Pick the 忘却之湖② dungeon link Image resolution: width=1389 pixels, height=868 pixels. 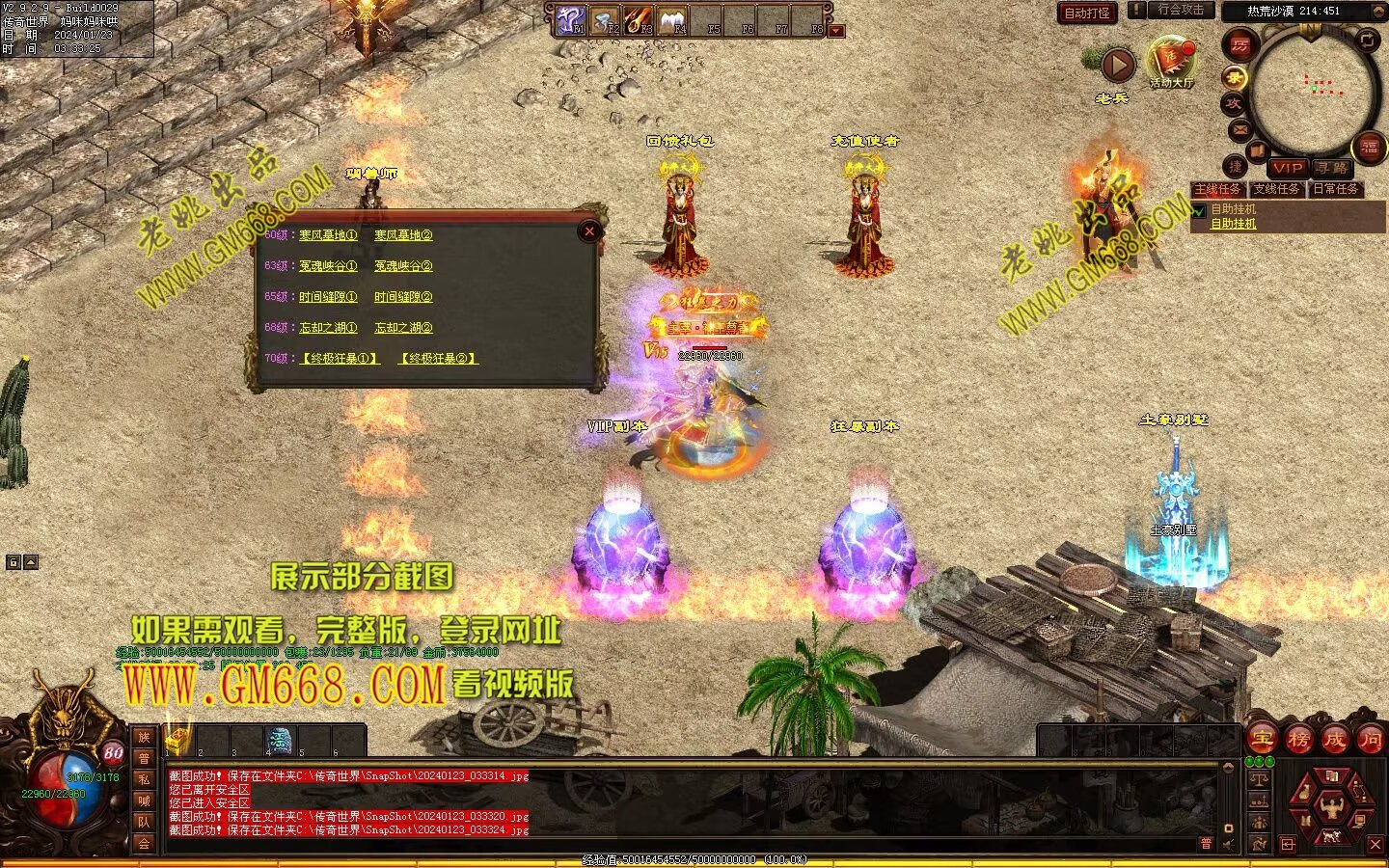(x=403, y=328)
